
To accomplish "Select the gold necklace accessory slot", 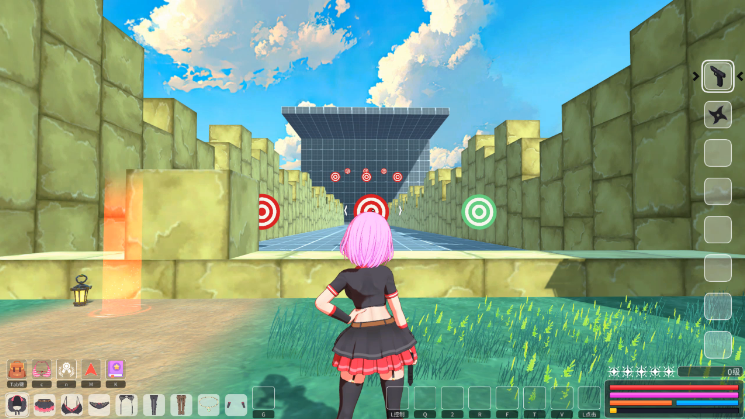I will pyautogui.click(x=208, y=404).
